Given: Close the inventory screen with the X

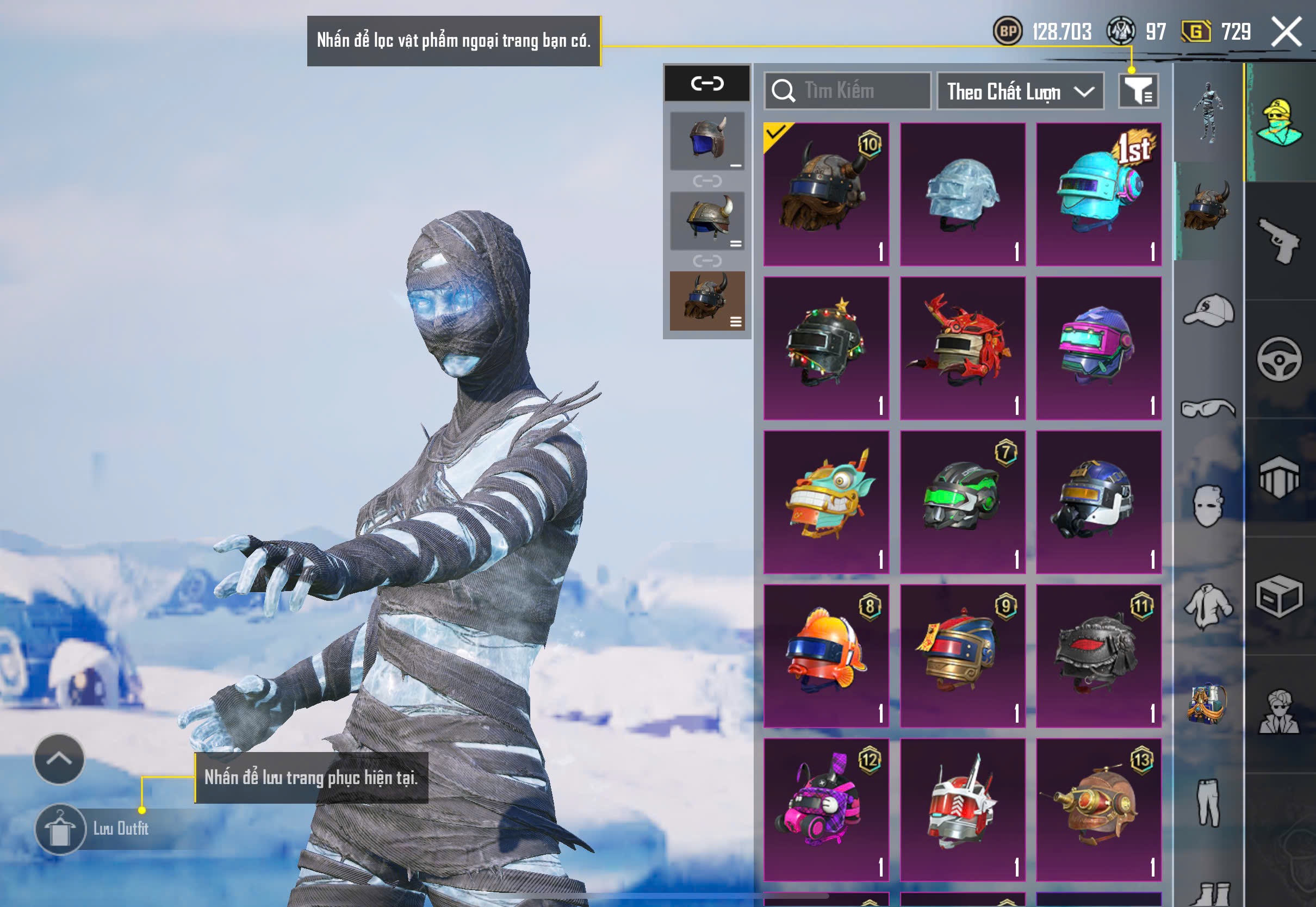Looking at the screenshot, I should click(x=1287, y=31).
